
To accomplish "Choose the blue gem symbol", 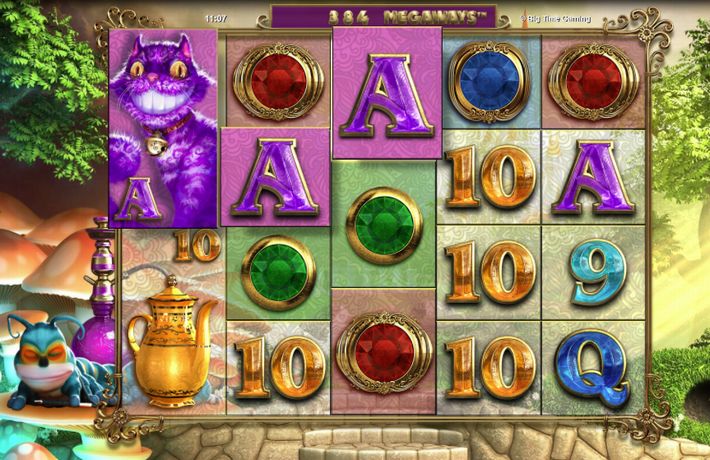I will (489, 77).
